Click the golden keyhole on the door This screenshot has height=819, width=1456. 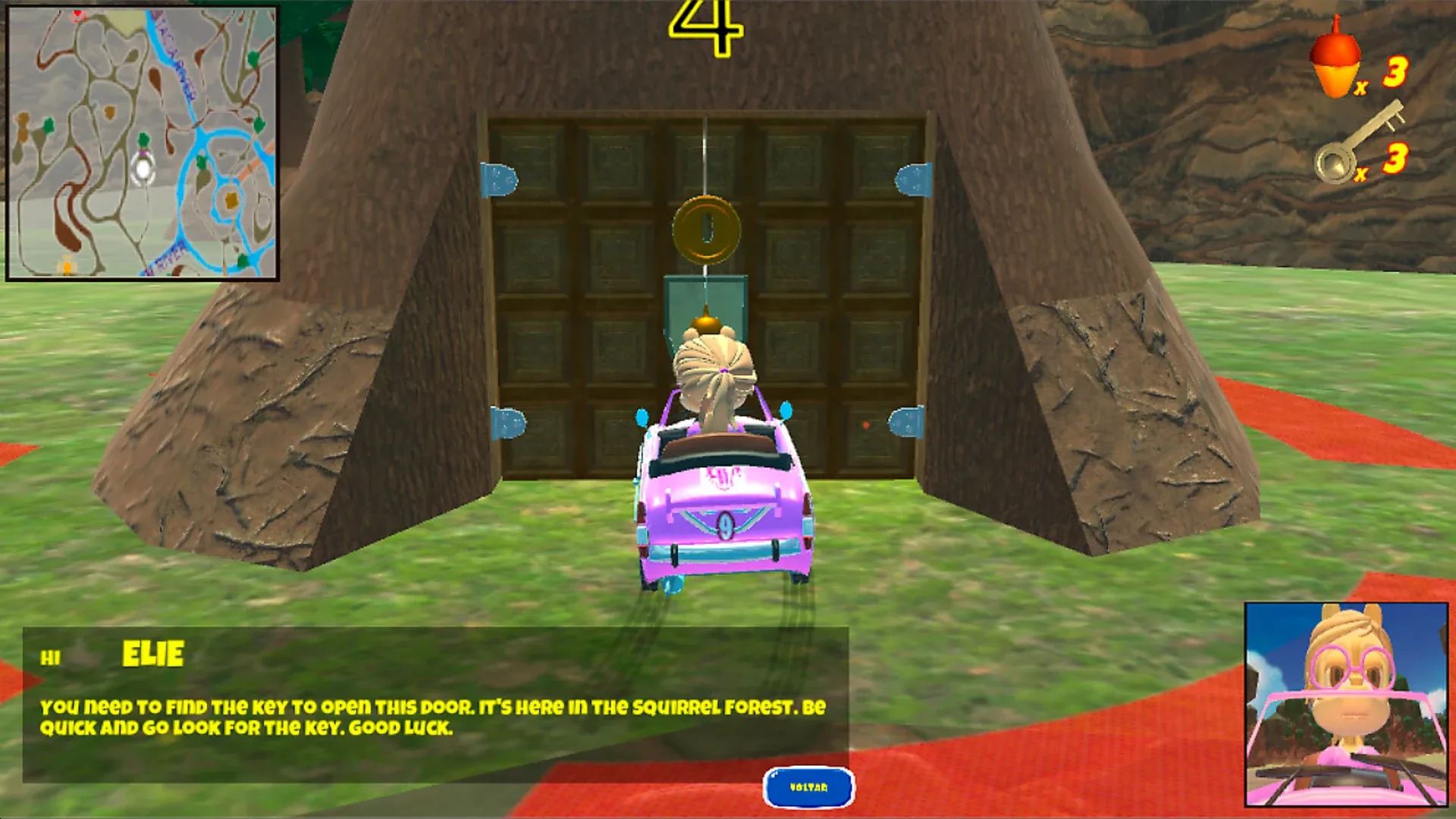point(706,231)
